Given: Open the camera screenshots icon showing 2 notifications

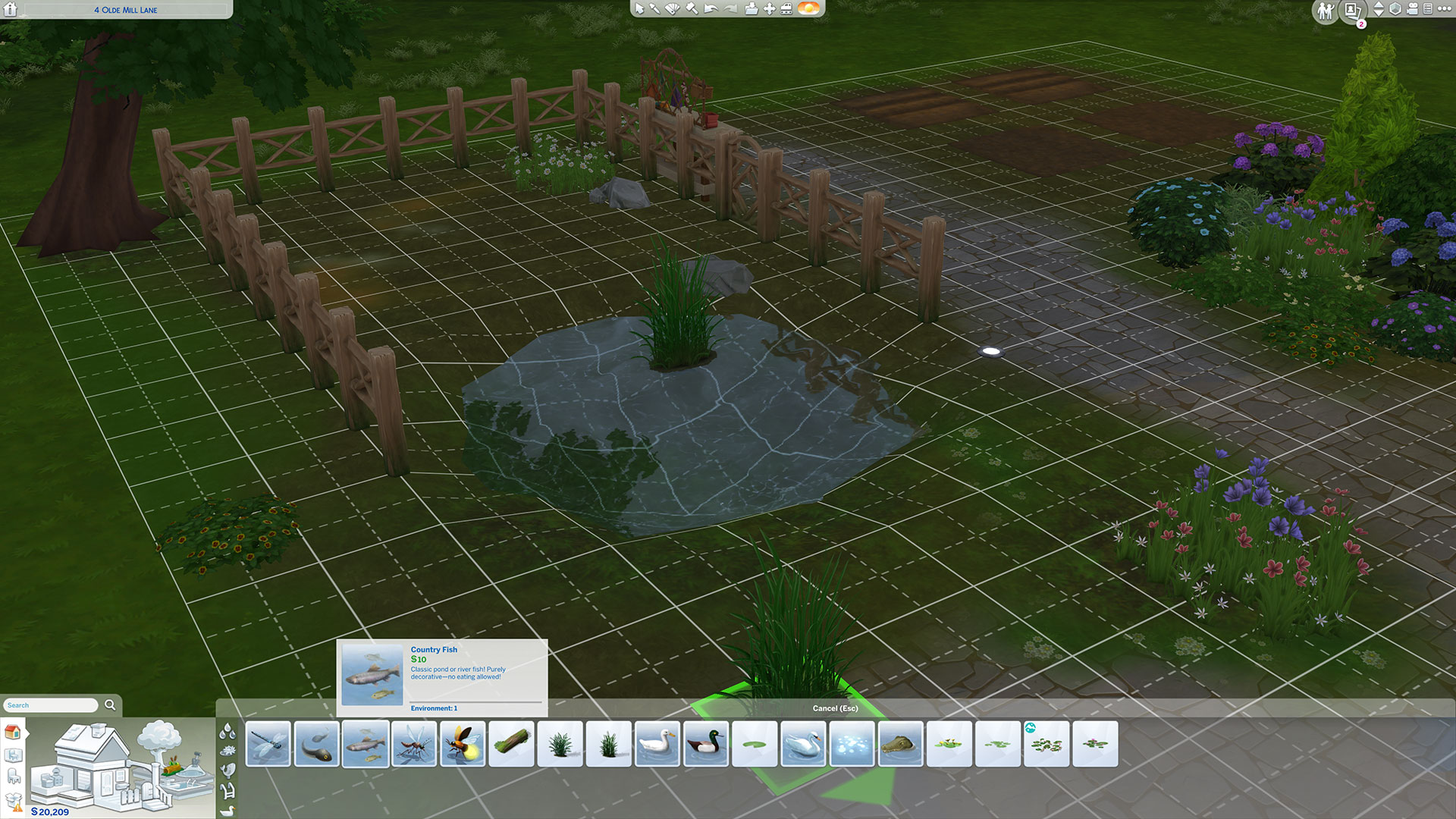Looking at the screenshot, I should [x=1351, y=11].
